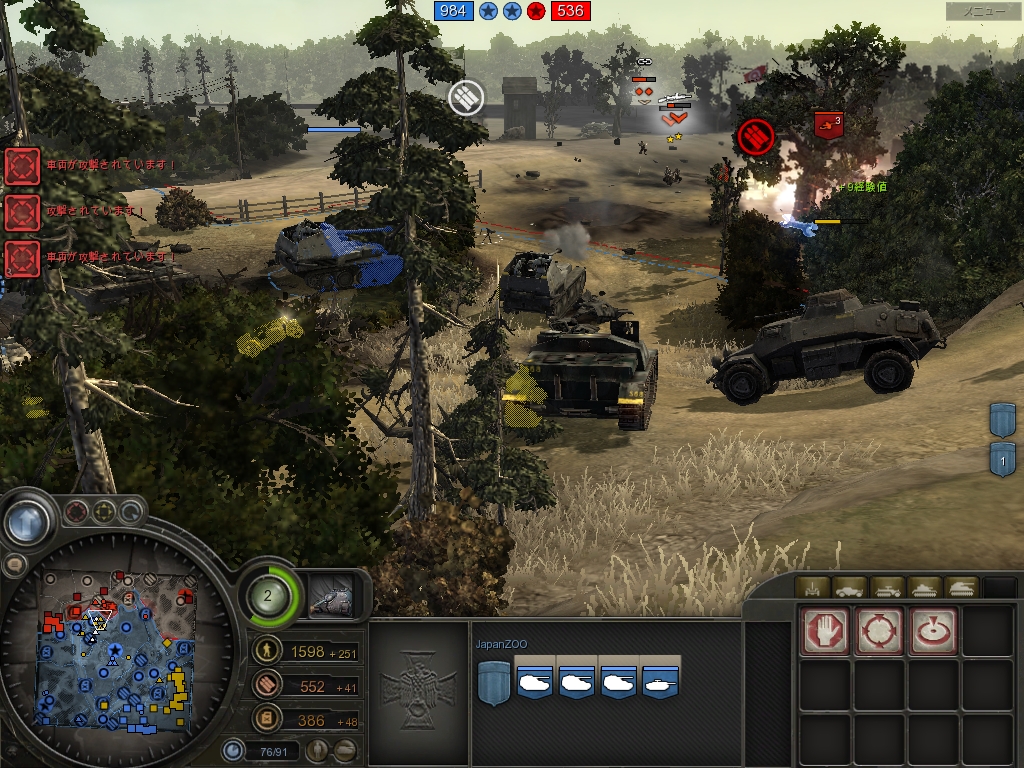1024x768 pixels.
Task: Switch to the armored car unit tab
Action: [849, 588]
